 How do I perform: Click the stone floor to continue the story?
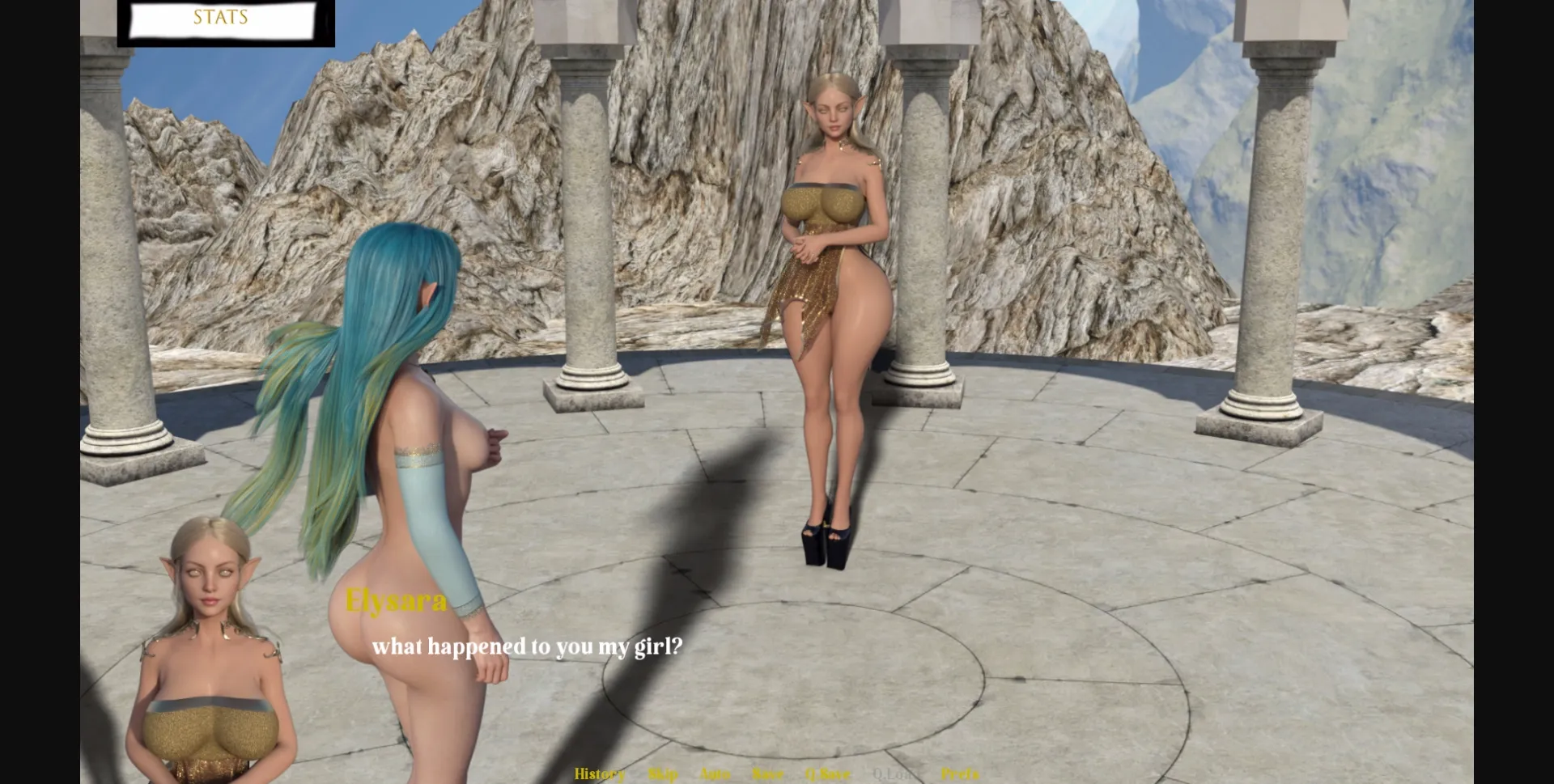coord(1133,607)
